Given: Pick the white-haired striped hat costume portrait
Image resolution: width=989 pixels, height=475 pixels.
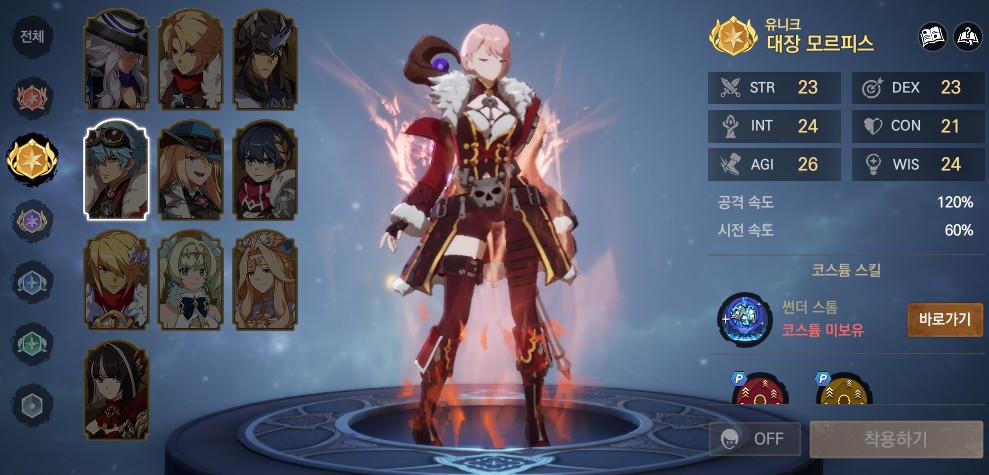Looking at the screenshot, I should [116, 60].
